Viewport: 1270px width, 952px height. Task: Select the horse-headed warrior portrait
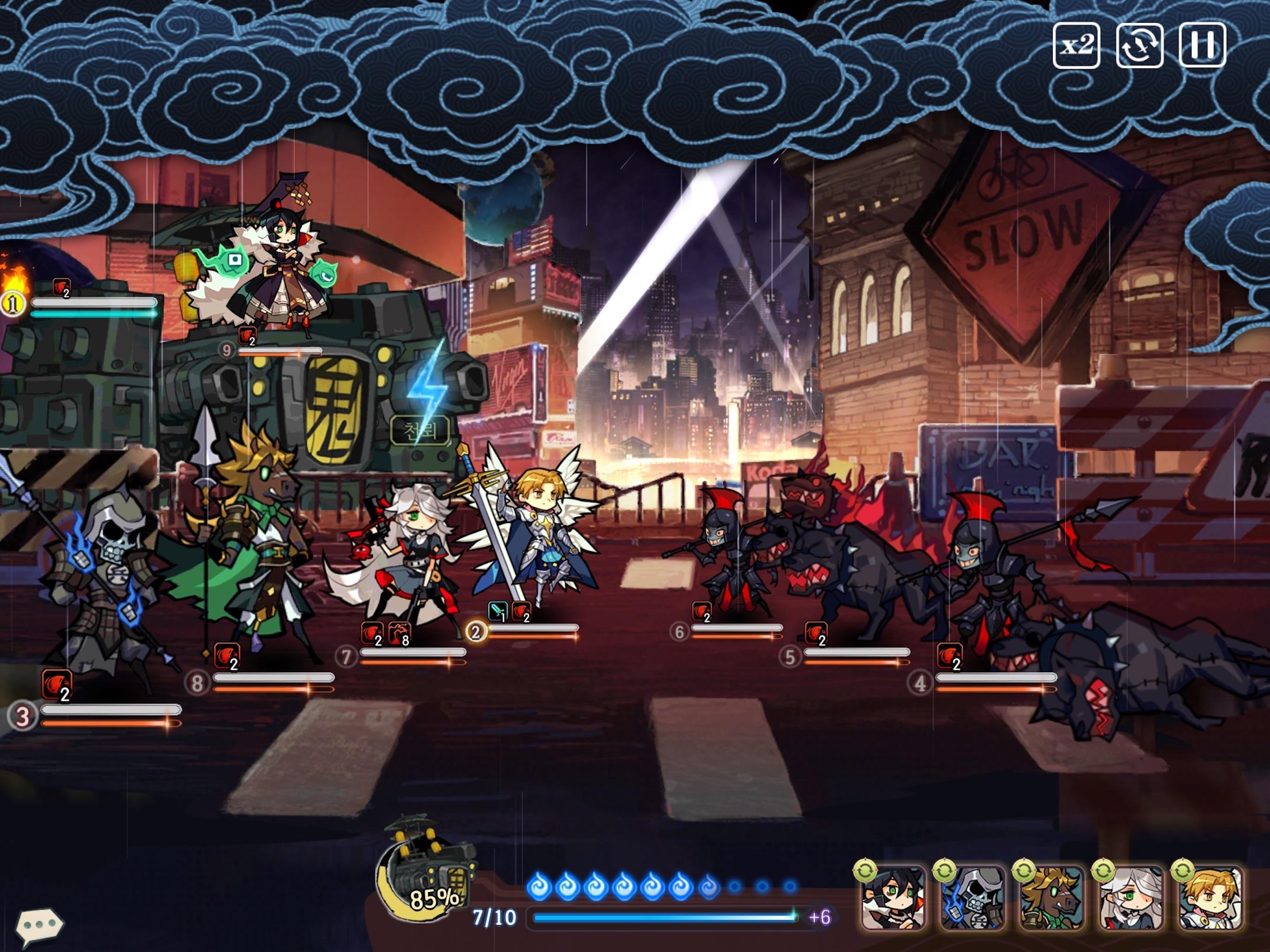[x=1051, y=898]
